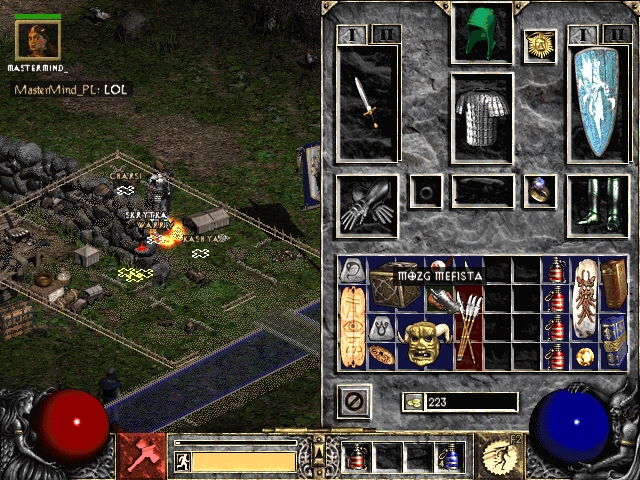640x480 pixels.
Task: Close the inventory panel
Action: [x=354, y=402]
